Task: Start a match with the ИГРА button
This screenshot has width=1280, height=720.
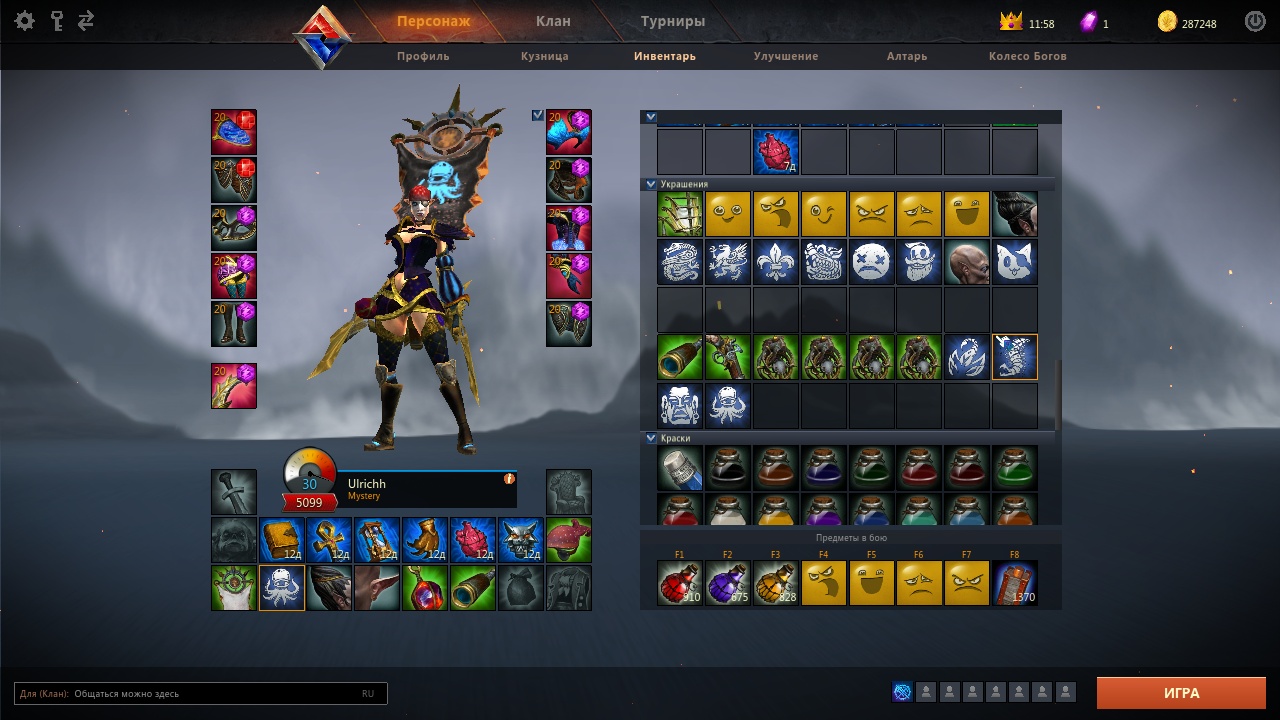Action: coord(1181,693)
